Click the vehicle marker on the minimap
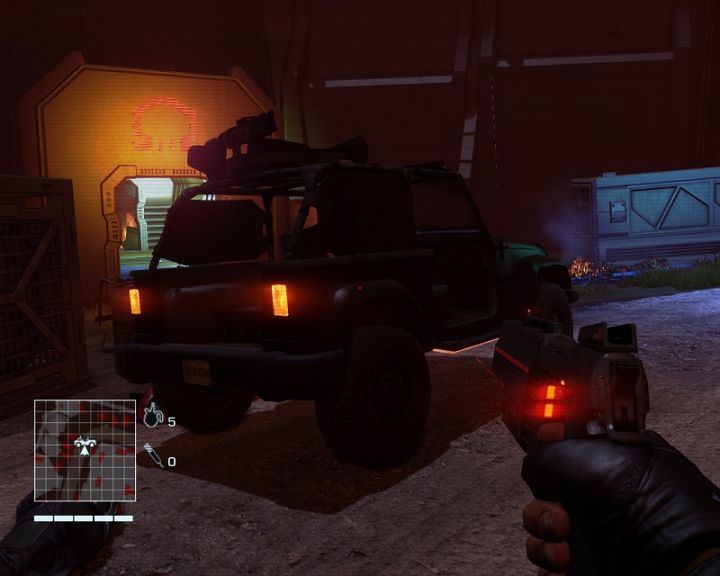Screen dimensions: 720x576 point(85,443)
